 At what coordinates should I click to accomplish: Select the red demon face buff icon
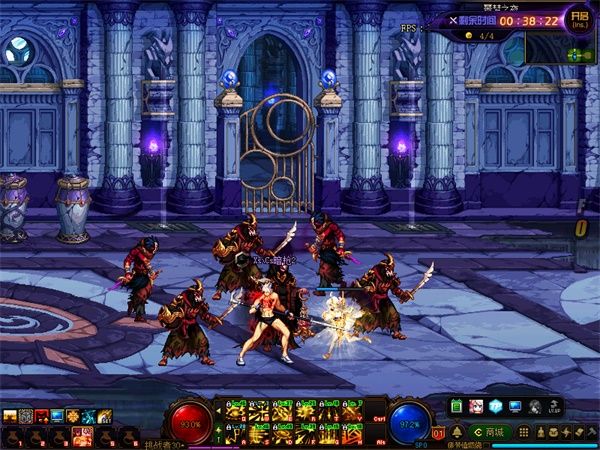[x=41, y=416]
